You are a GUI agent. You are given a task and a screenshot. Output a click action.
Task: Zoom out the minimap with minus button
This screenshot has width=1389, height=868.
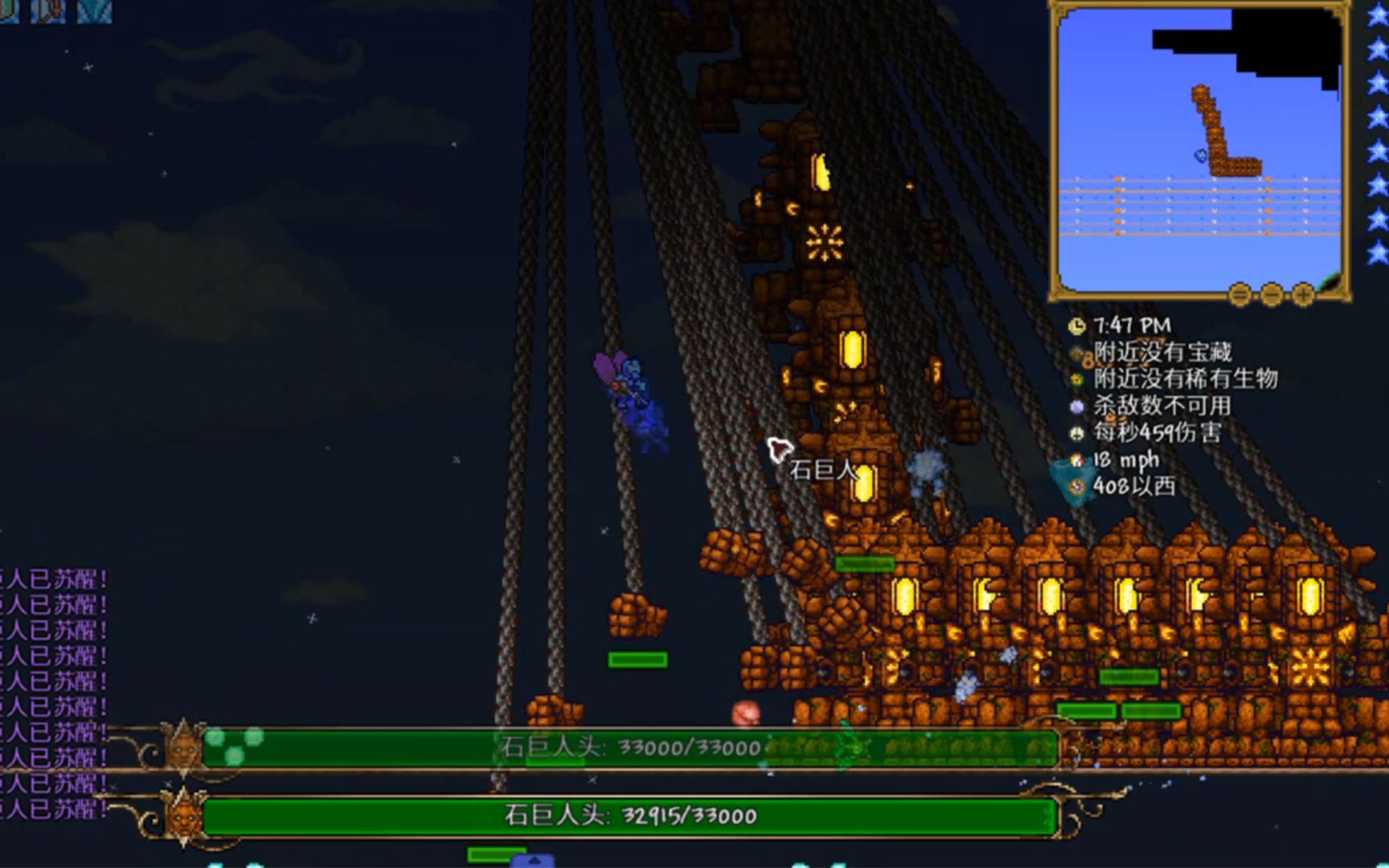pos(1271,295)
